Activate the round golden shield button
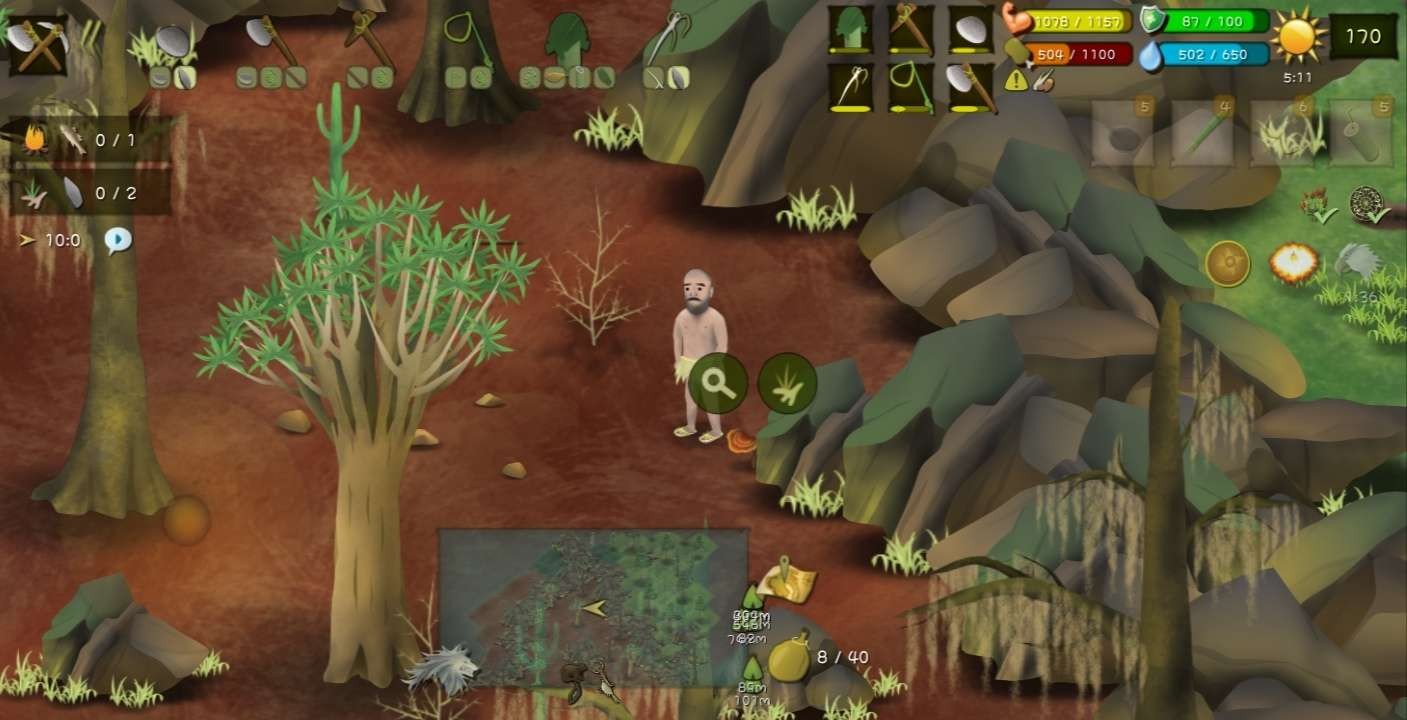Viewport: 1407px width, 720px height. point(1227,263)
